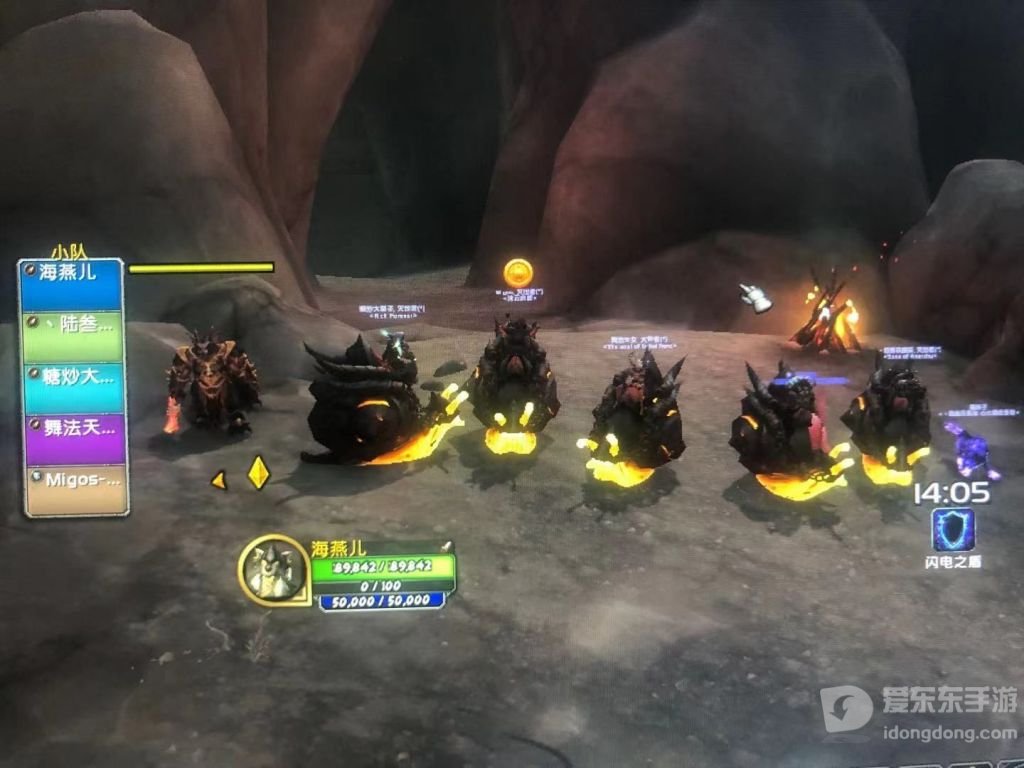This screenshot has width=1024, height=768.
Task: Click the 闪电之盾 Lightning Shield buff icon
Action: point(953,530)
